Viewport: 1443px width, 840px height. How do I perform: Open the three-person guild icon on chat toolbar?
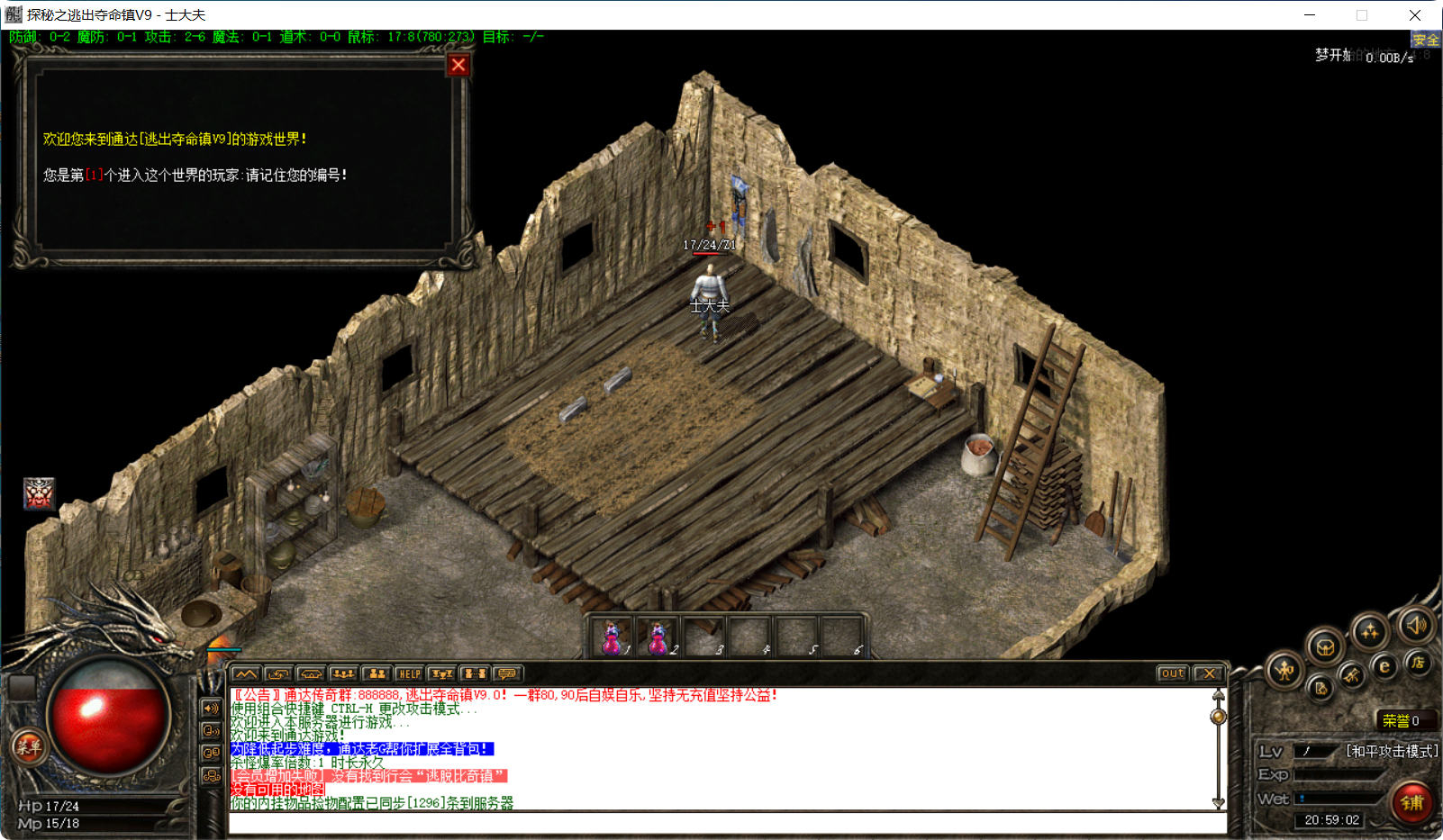(x=343, y=673)
